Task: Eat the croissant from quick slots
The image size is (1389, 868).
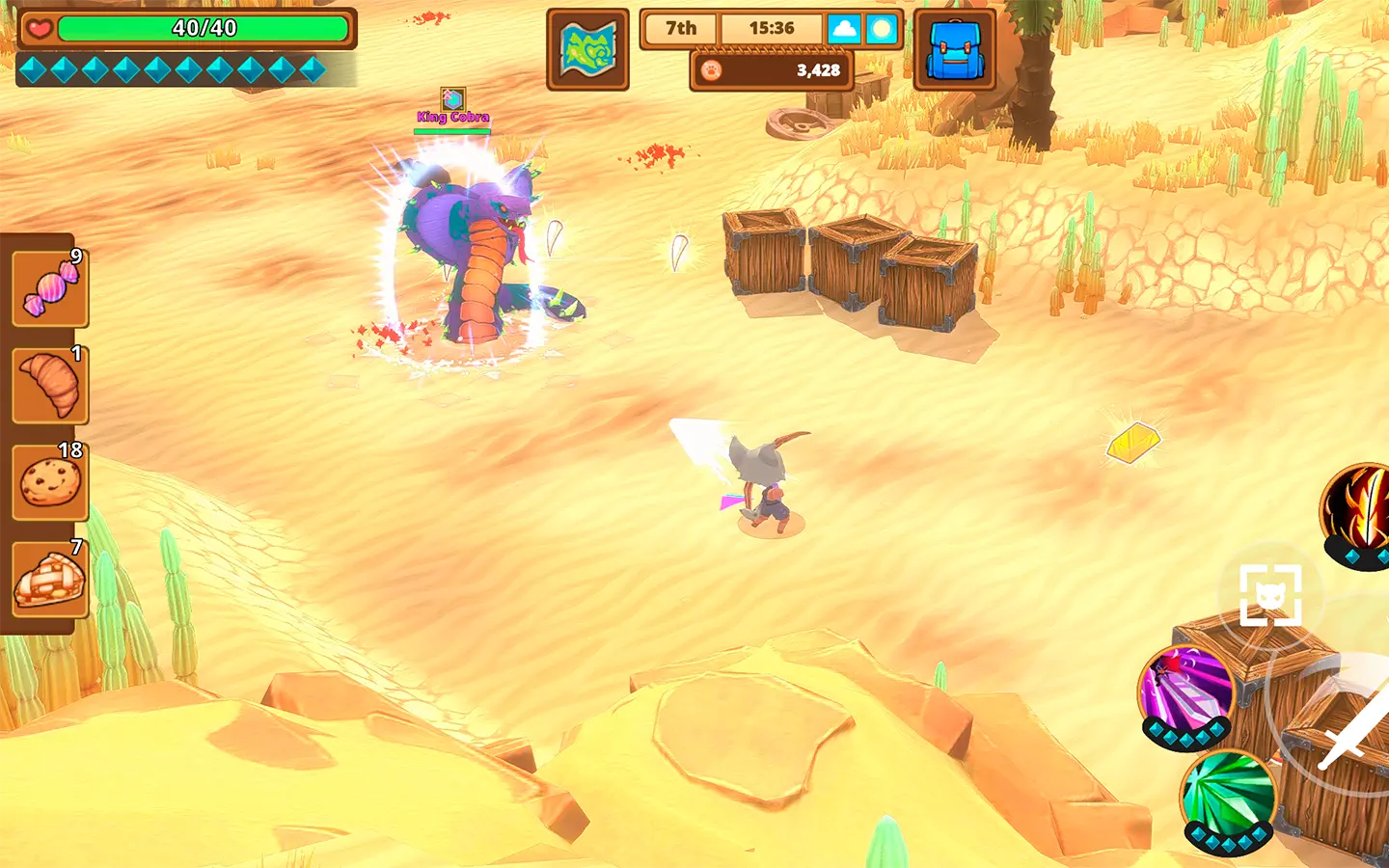Action: coord(50,385)
